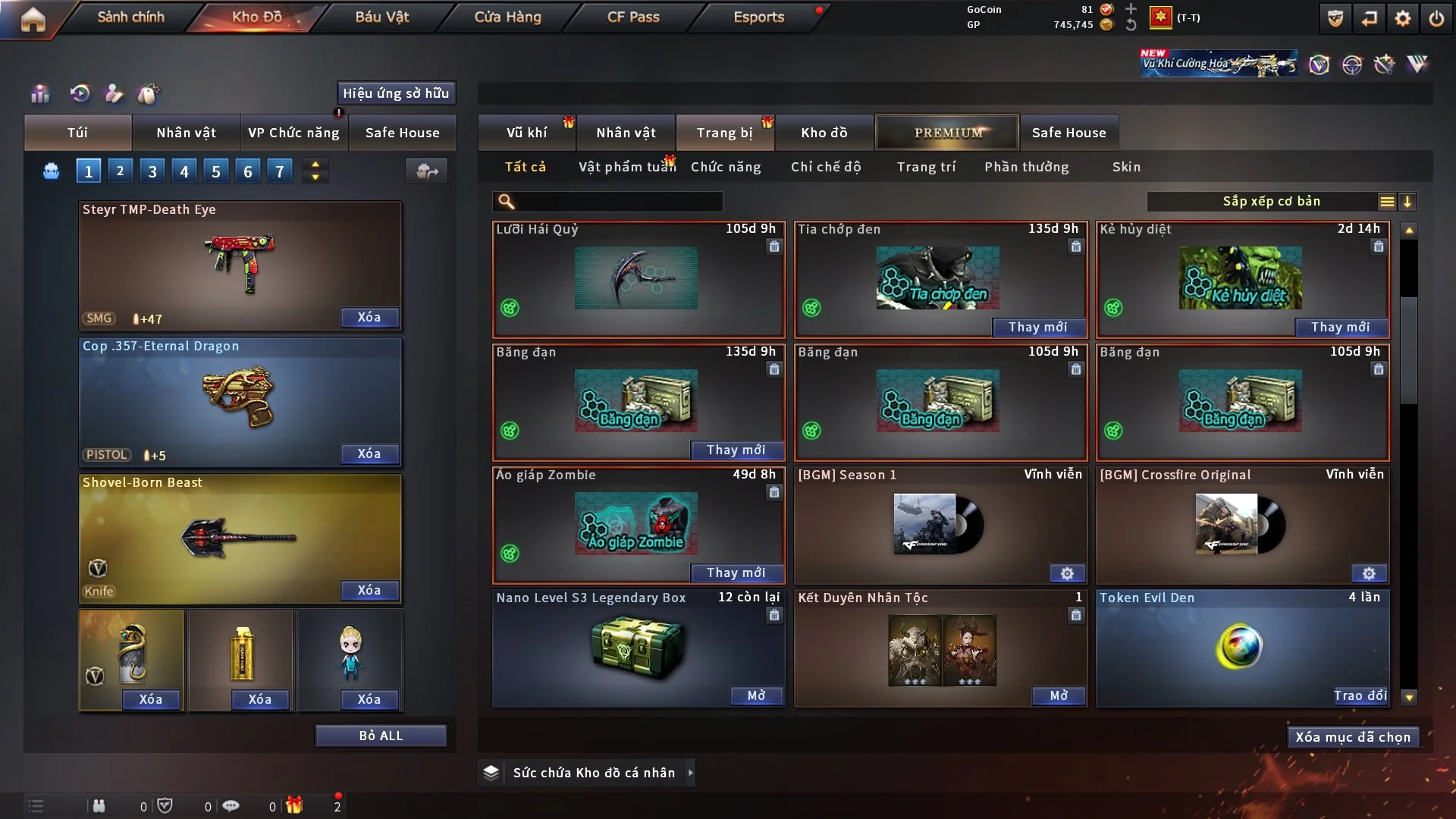Image resolution: width=1456 pixels, height=819 pixels.
Task: Select the Nhân vật tab beside Túi
Action: point(186,133)
